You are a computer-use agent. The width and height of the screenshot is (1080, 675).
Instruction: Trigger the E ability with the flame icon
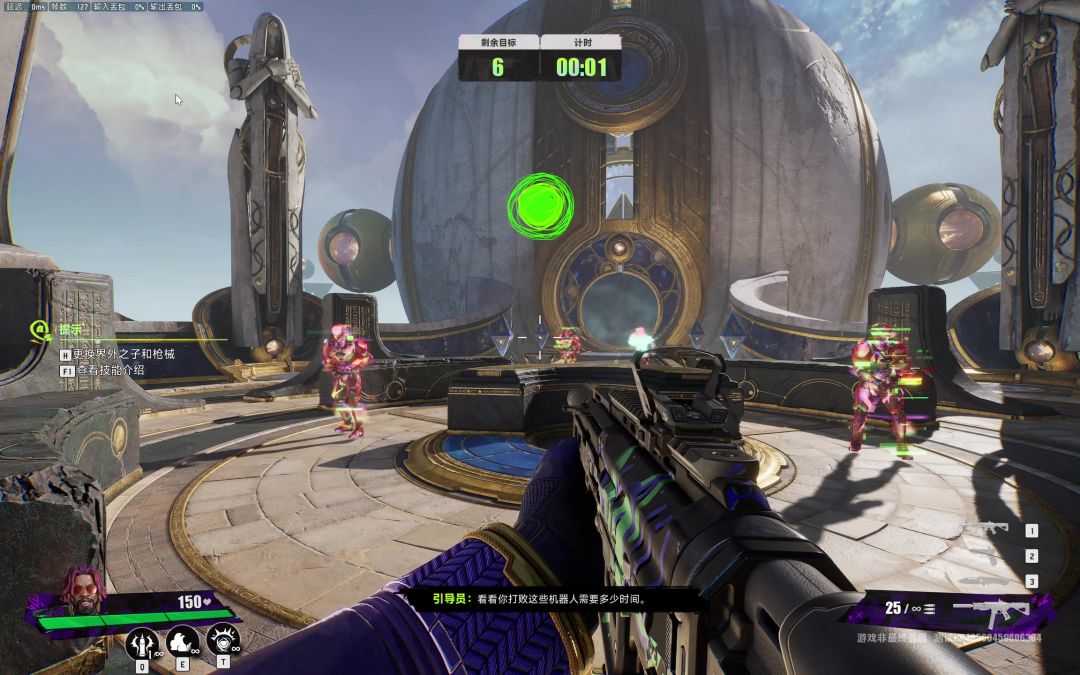pos(184,640)
